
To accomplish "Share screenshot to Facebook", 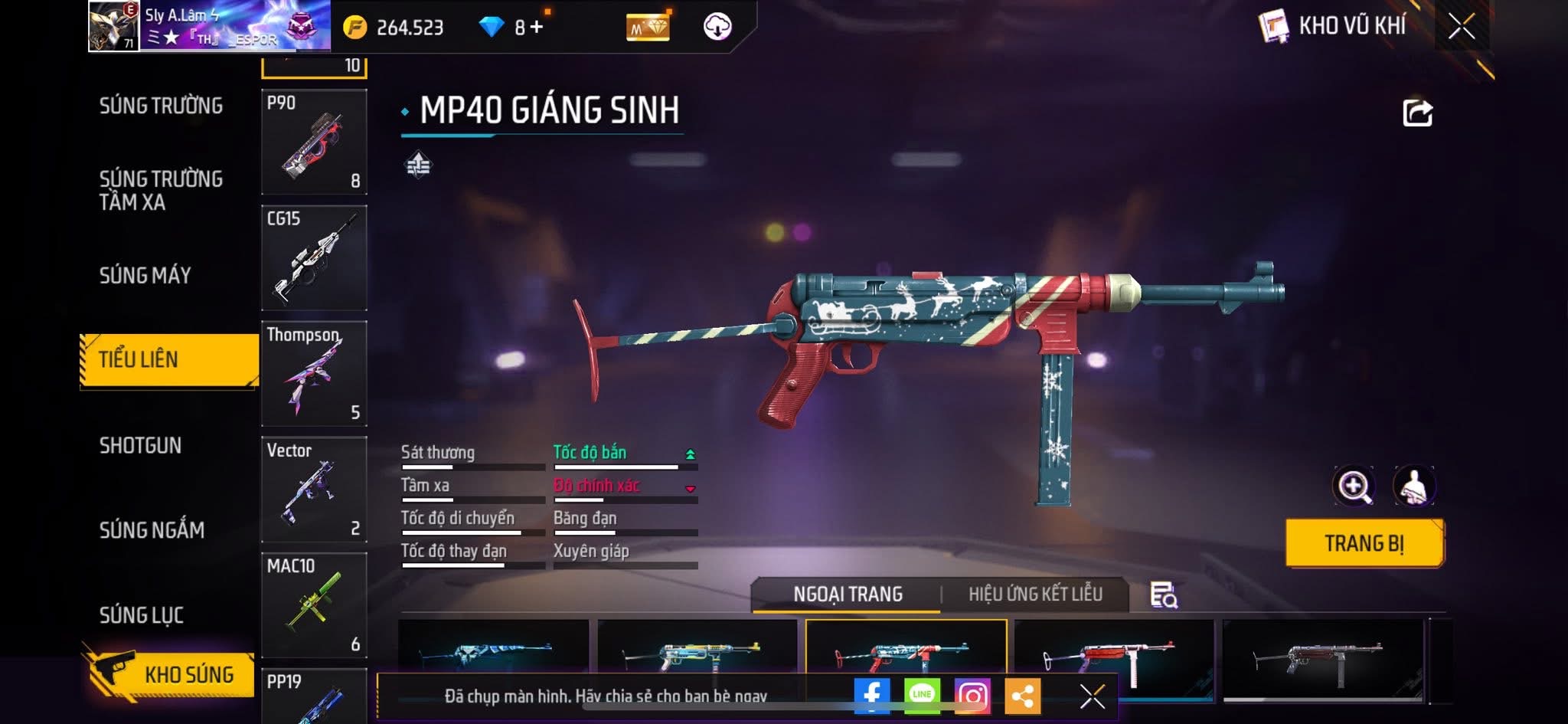I will 871,695.
